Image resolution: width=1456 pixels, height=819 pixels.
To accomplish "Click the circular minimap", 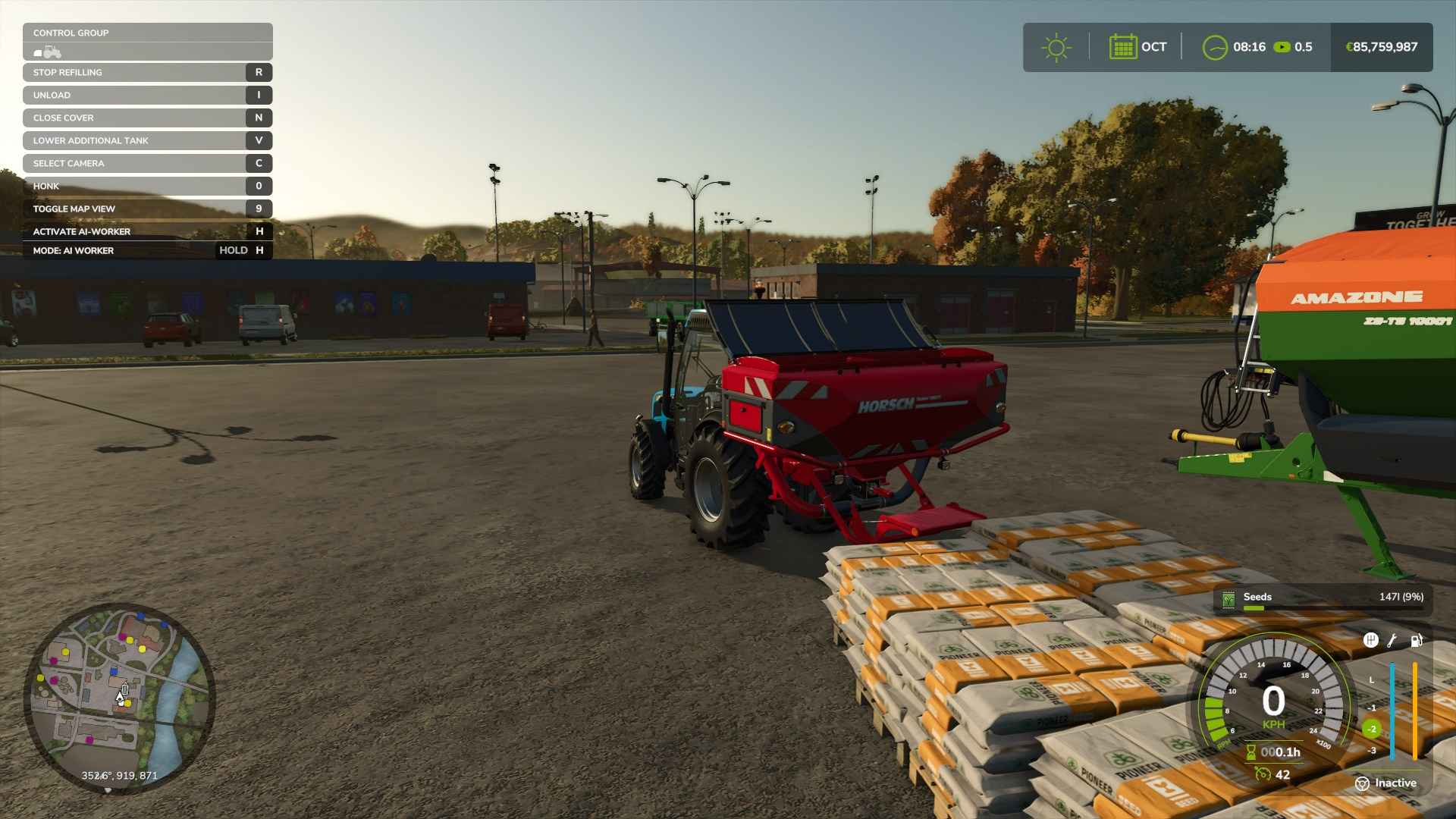I will pos(119,698).
